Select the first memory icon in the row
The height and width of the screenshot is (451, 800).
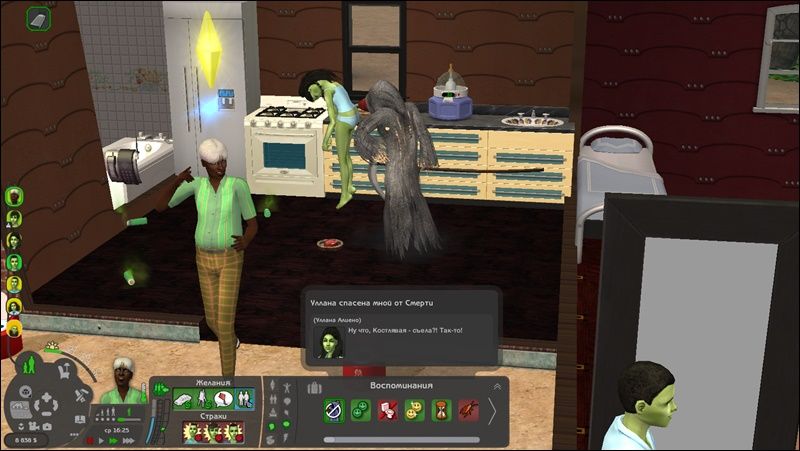pyautogui.click(x=334, y=411)
